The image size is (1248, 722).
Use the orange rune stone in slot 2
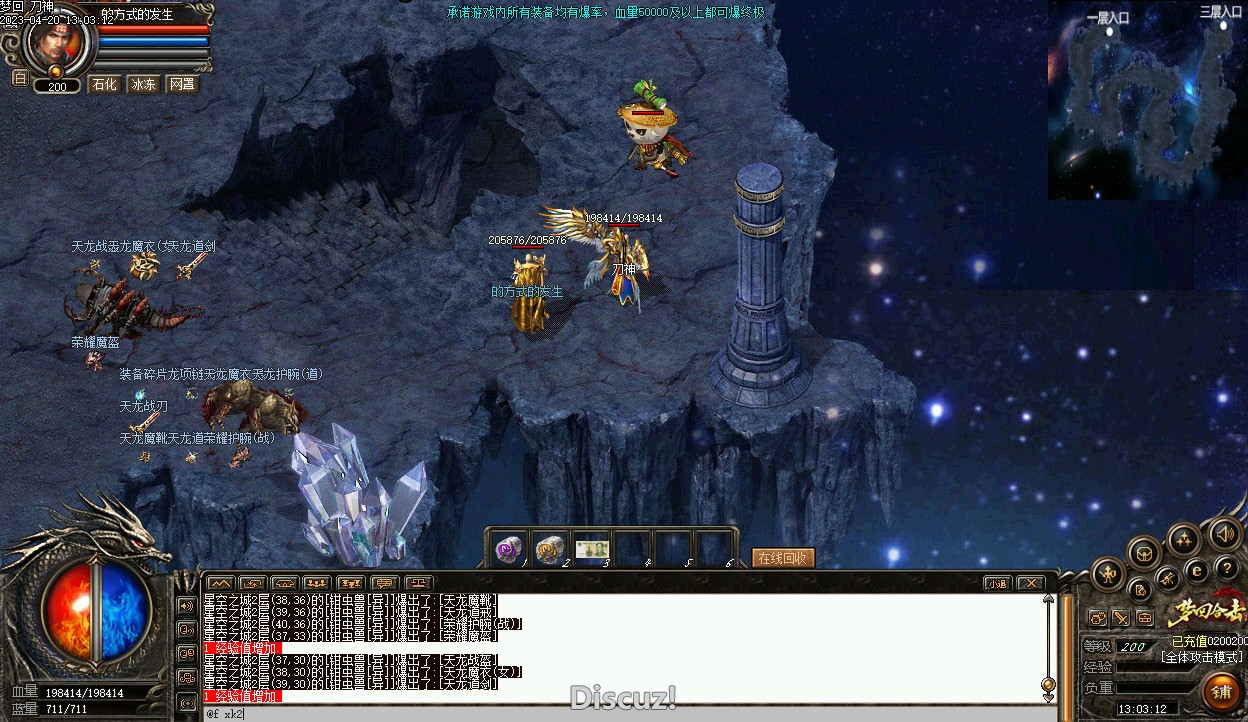[550, 549]
